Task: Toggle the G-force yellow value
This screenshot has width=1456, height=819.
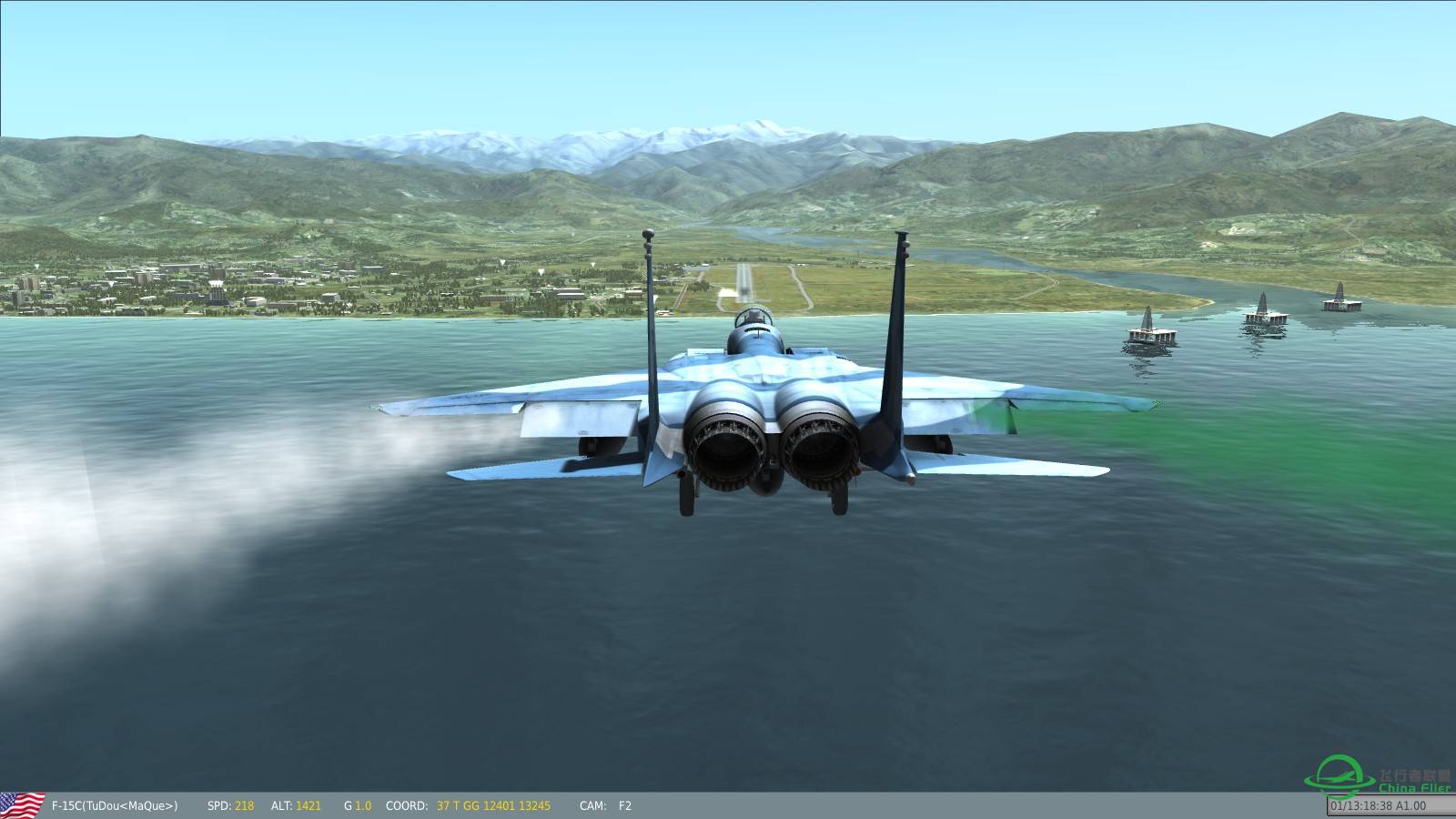Action: 364,804
